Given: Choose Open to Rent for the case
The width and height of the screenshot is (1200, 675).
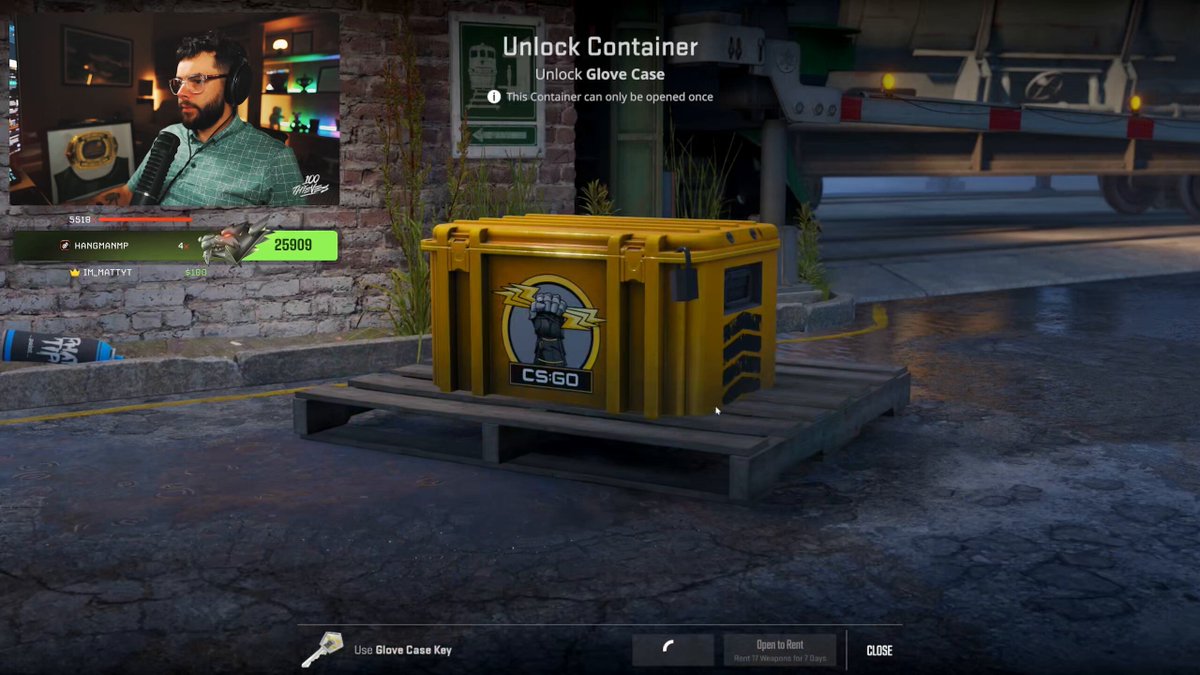Looking at the screenshot, I should point(780,650).
